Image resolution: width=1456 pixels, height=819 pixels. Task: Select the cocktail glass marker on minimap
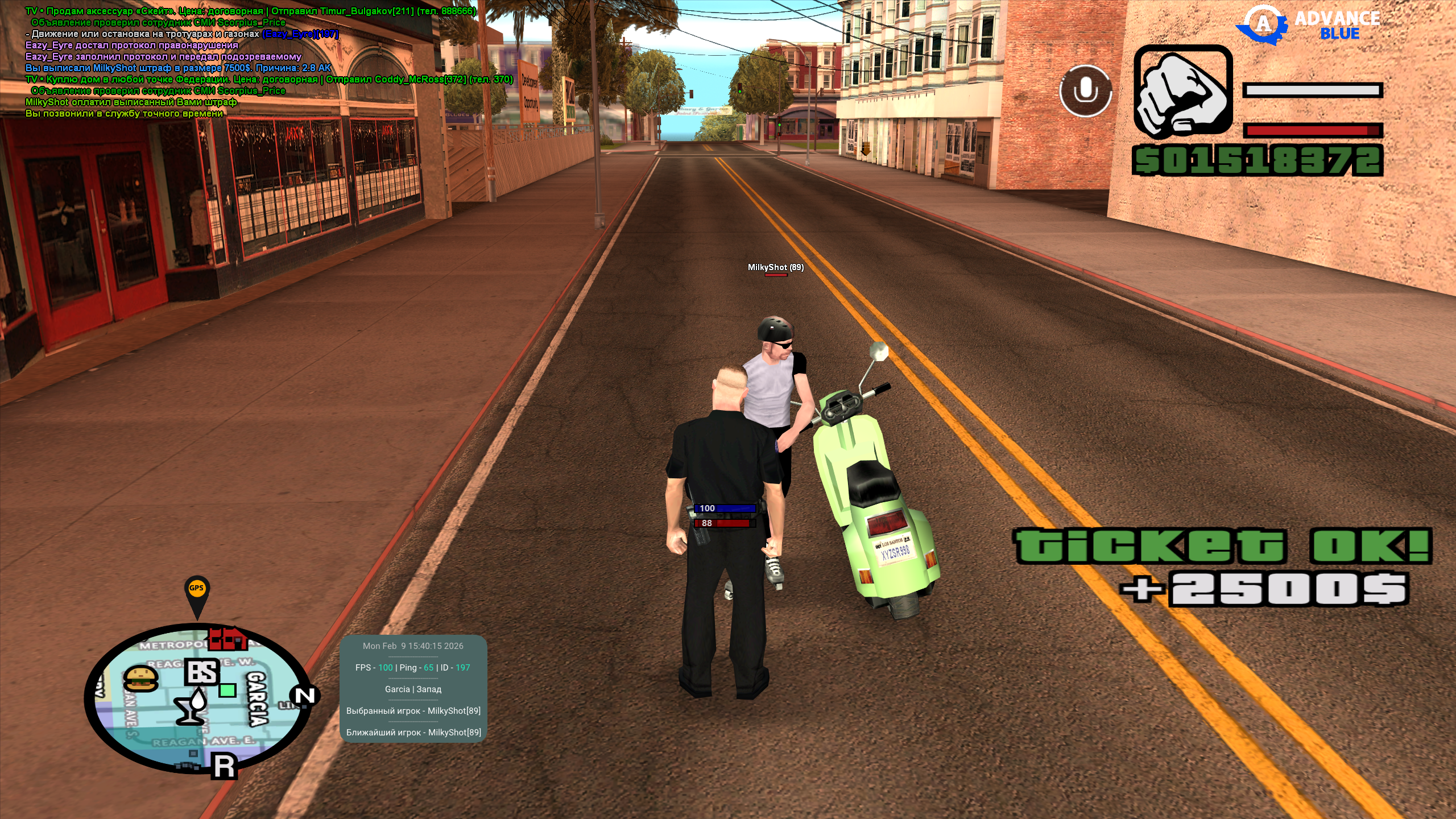pos(192,706)
